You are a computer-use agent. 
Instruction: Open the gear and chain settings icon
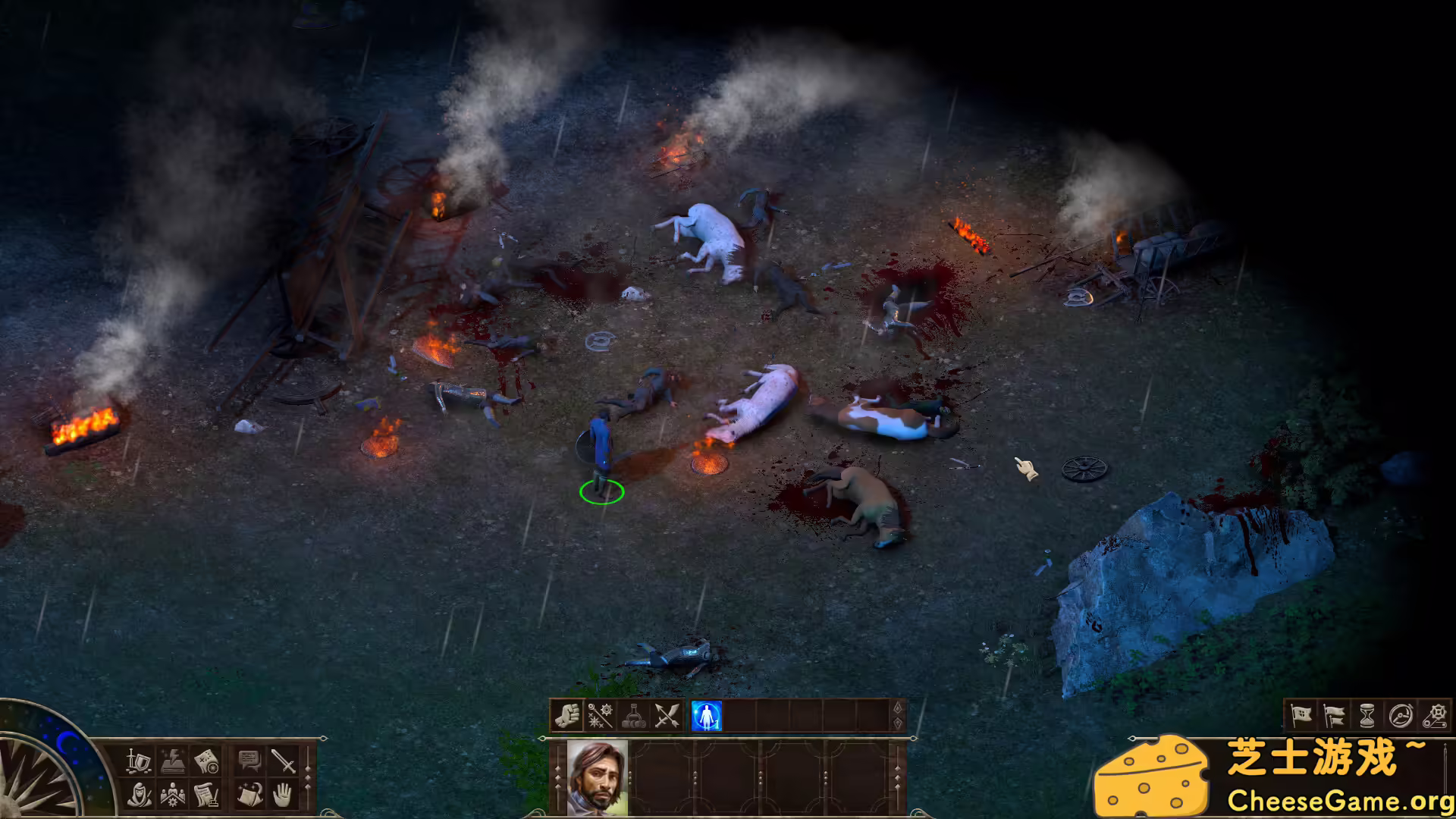(x=1434, y=715)
